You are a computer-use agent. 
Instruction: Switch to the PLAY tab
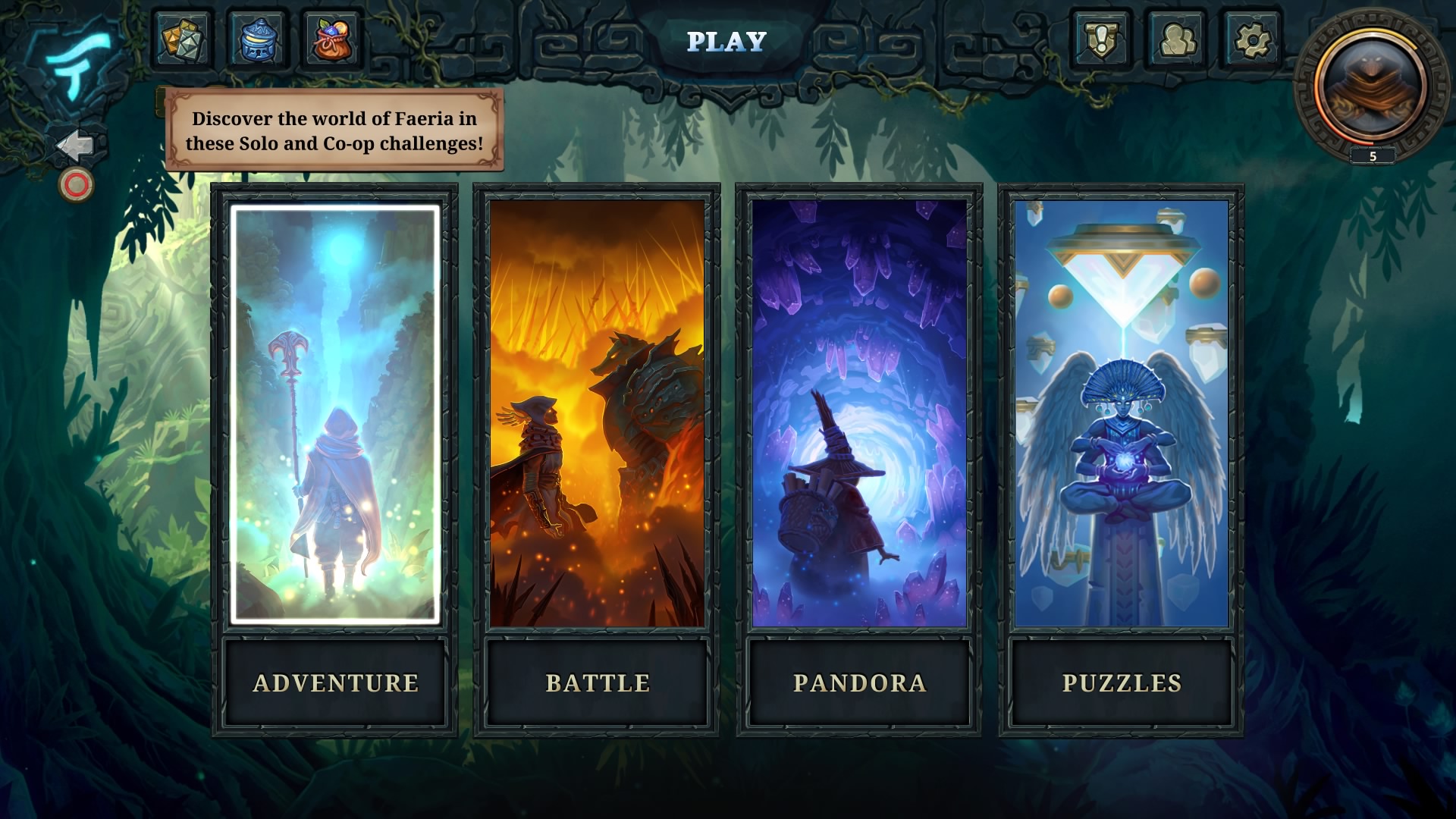click(726, 43)
